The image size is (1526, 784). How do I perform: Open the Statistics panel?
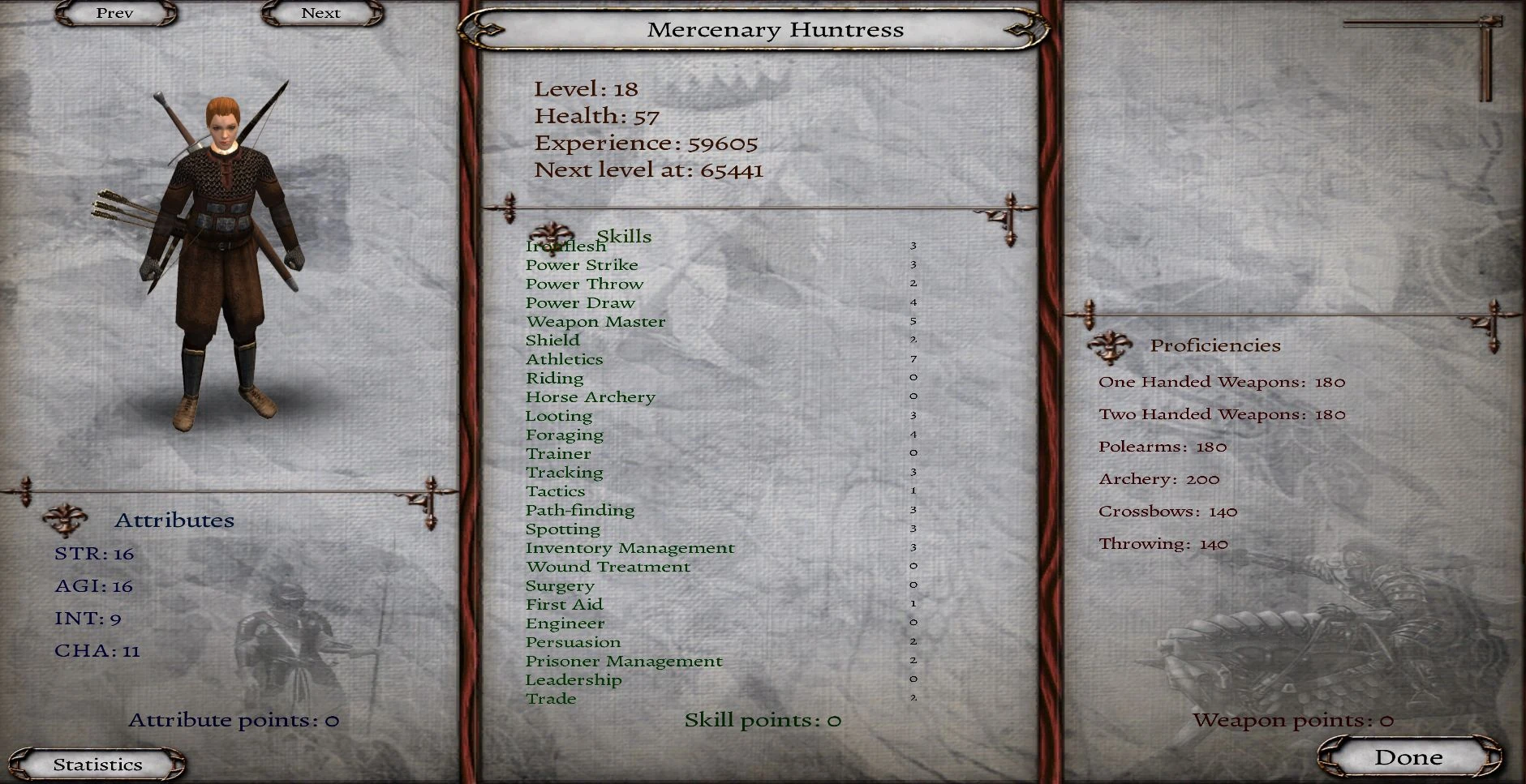(98, 763)
